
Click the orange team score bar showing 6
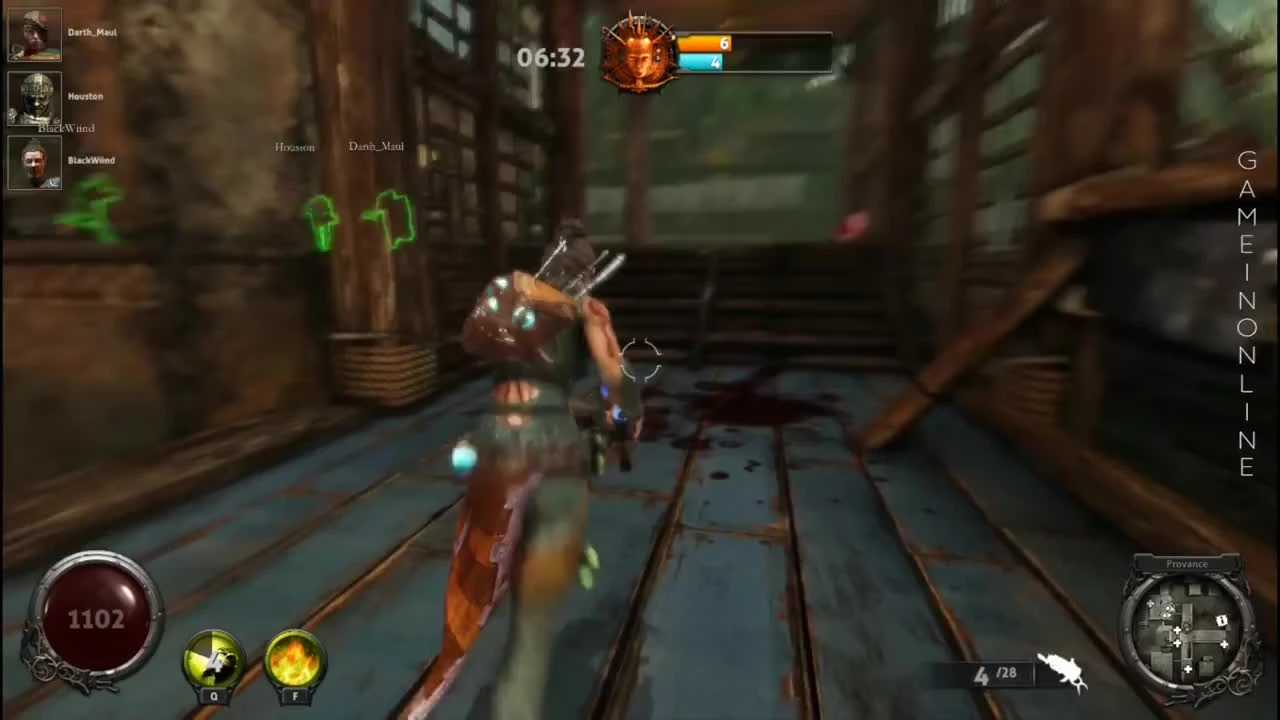pos(703,44)
